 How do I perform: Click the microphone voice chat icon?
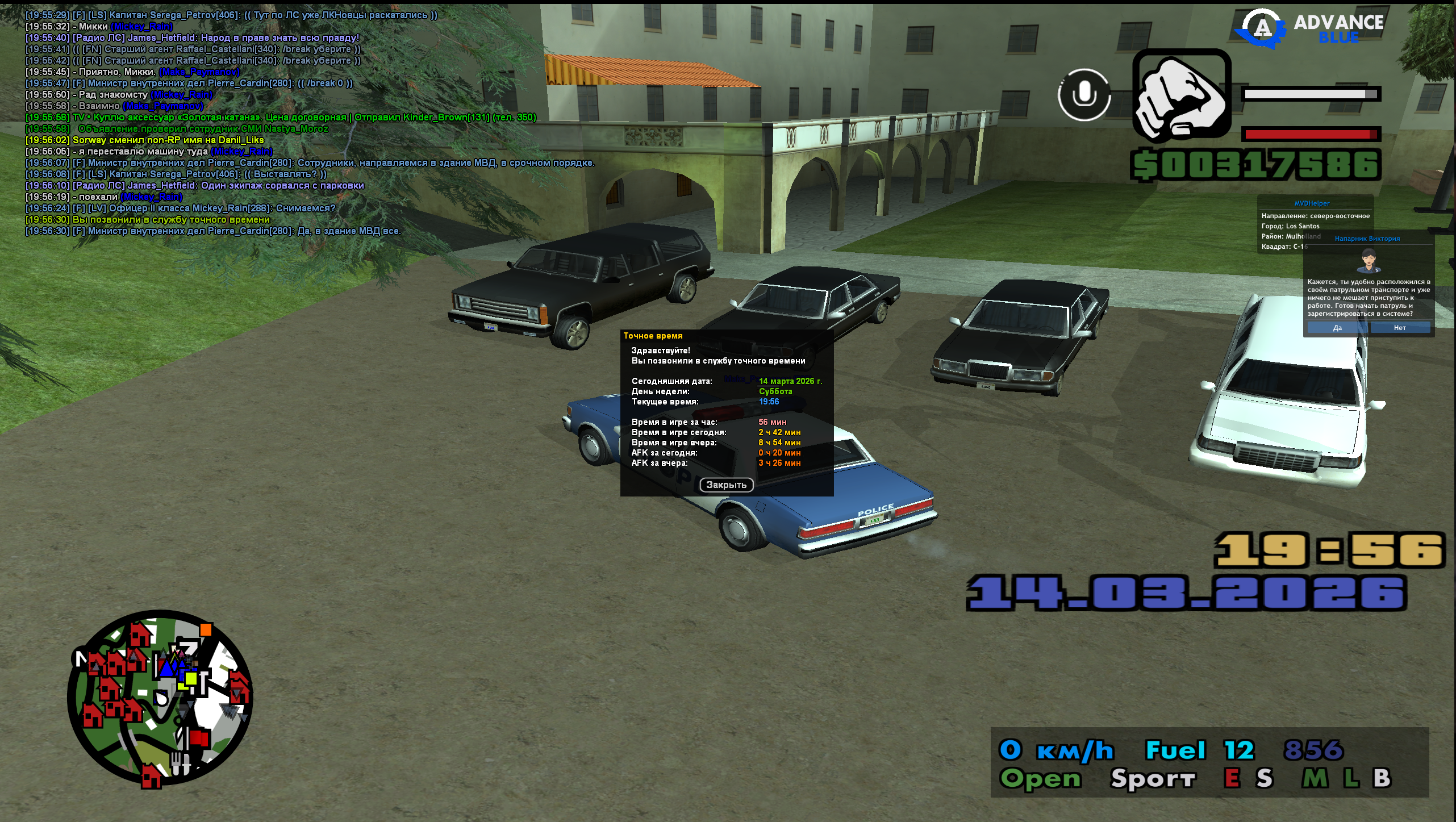click(x=1084, y=94)
